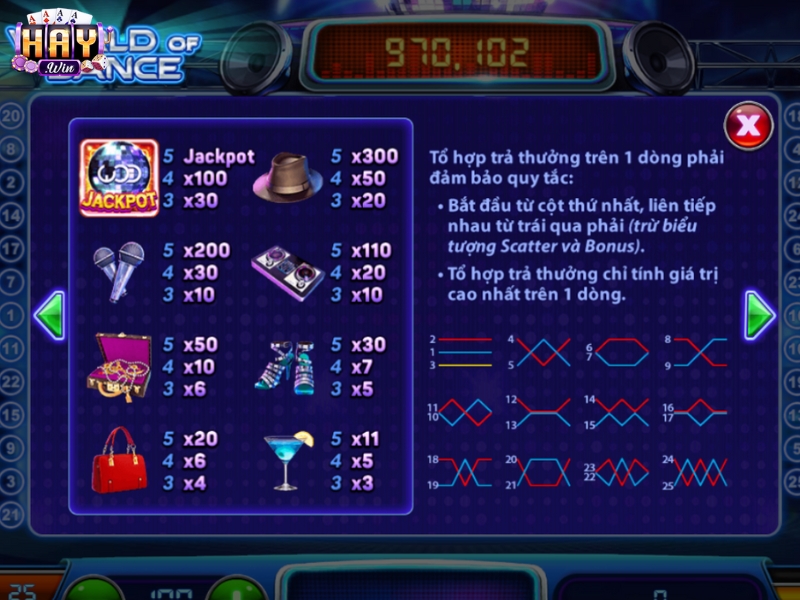Go to the previous paytable page
The width and height of the screenshot is (800, 600).
coord(49,316)
